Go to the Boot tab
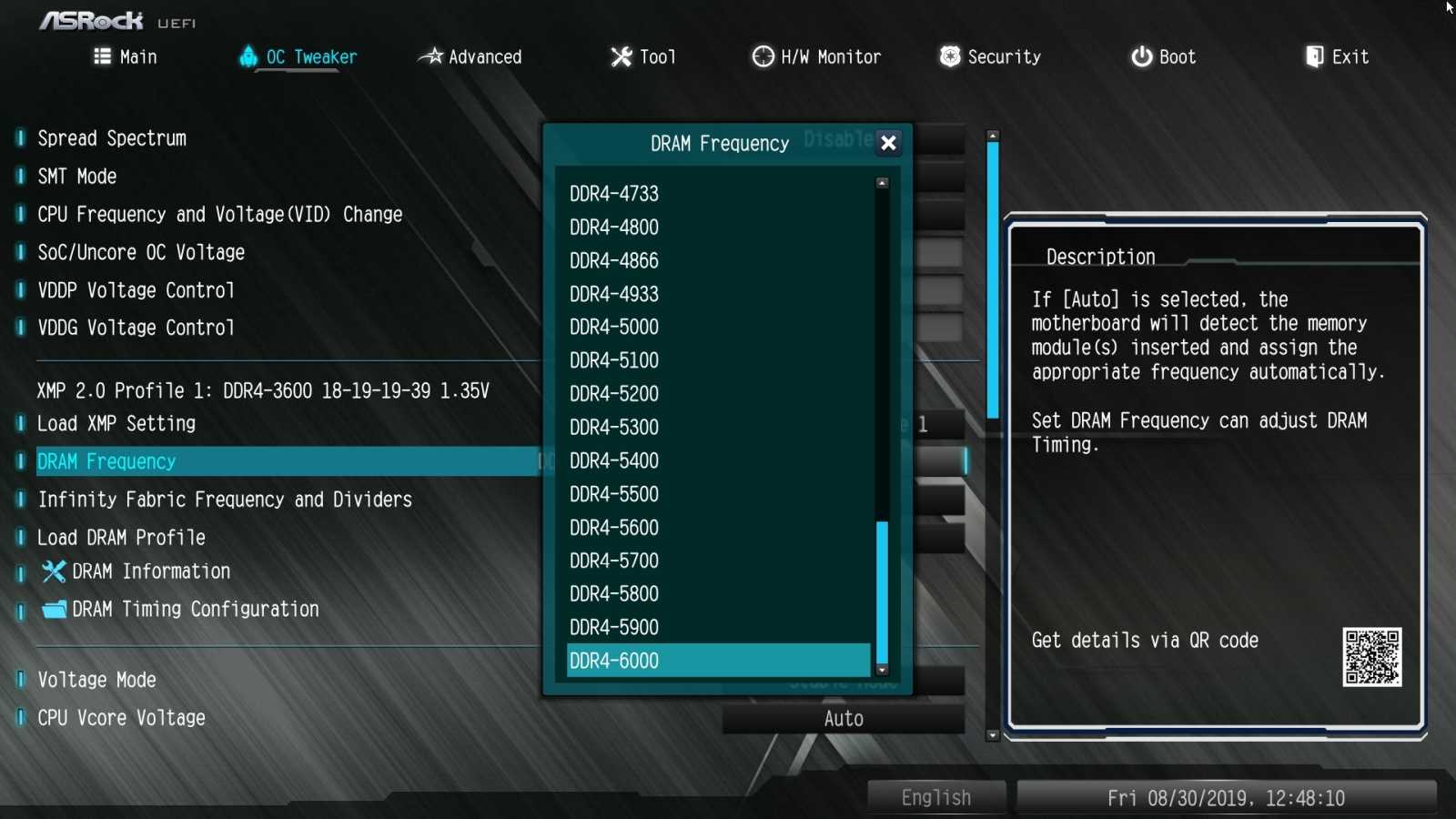The height and width of the screenshot is (819, 1456). (1163, 56)
